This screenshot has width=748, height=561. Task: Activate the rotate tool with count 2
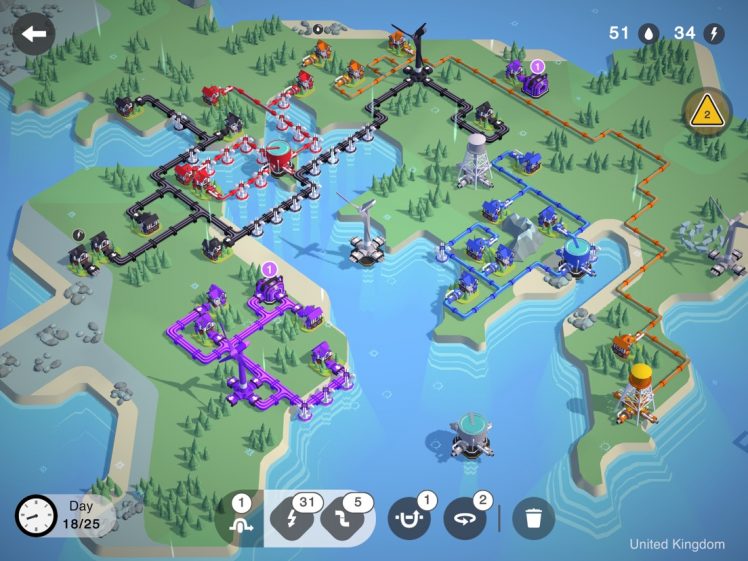click(465, 518)
